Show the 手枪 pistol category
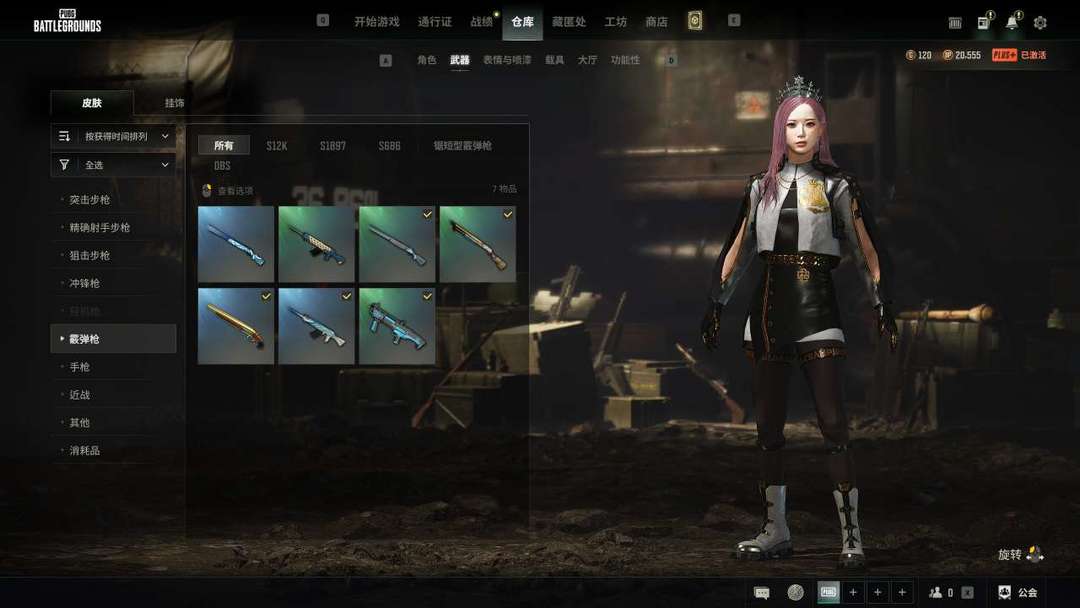The height and width of the screenshot is (608, 1080). click(80, 367)
